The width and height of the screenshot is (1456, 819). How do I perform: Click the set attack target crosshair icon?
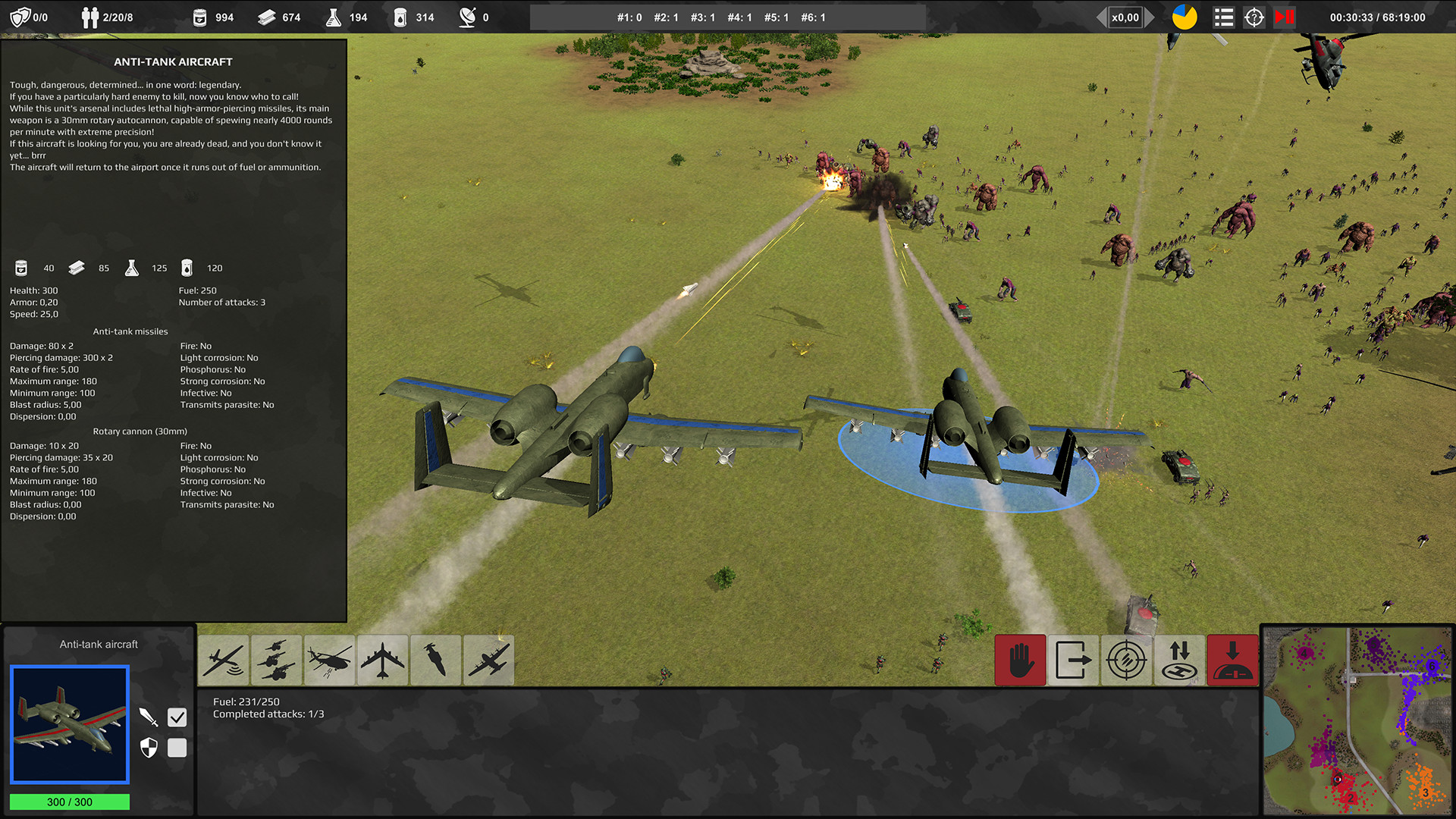(1126, 660)
